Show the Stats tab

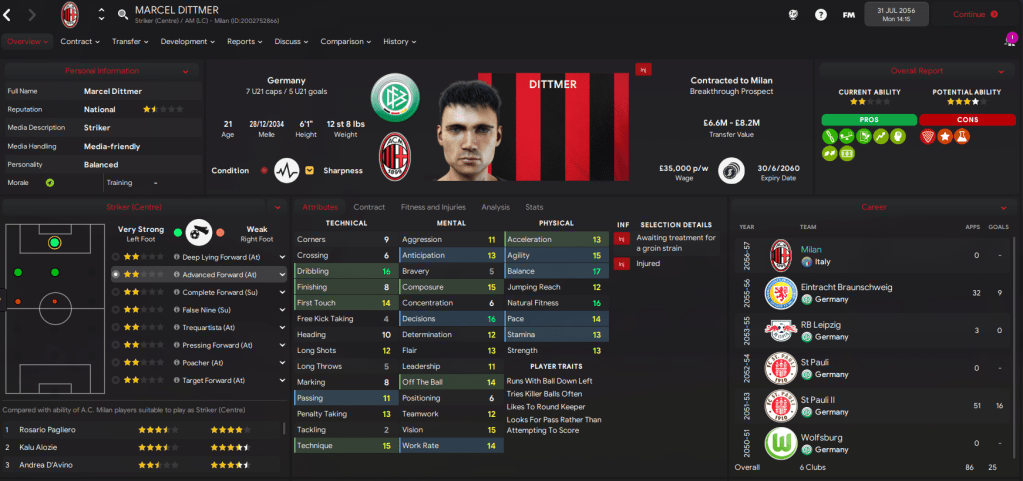pyautogui.click(x=535, y=207)
